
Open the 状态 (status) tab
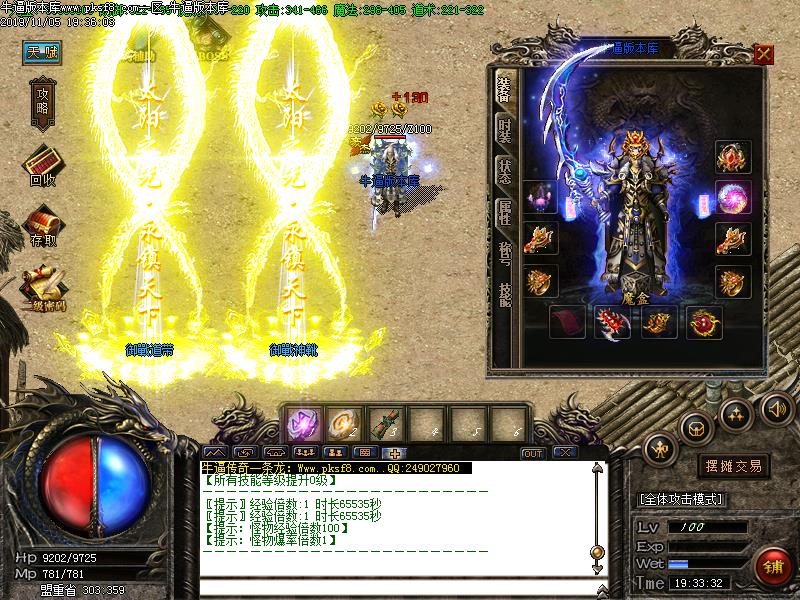pos(505,167)
